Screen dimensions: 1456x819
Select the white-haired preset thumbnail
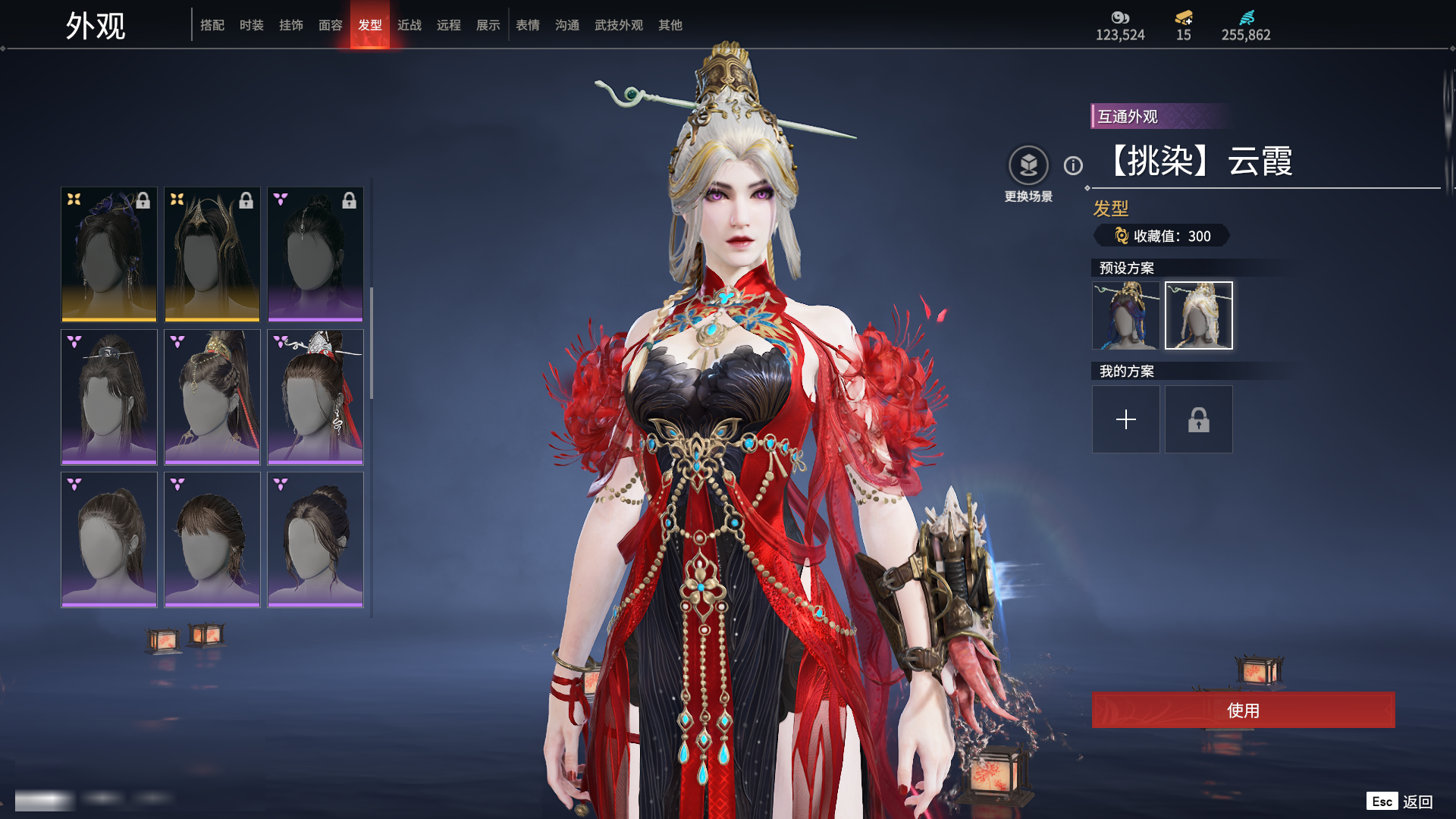pyautogui.click(x=1198, y=315)
